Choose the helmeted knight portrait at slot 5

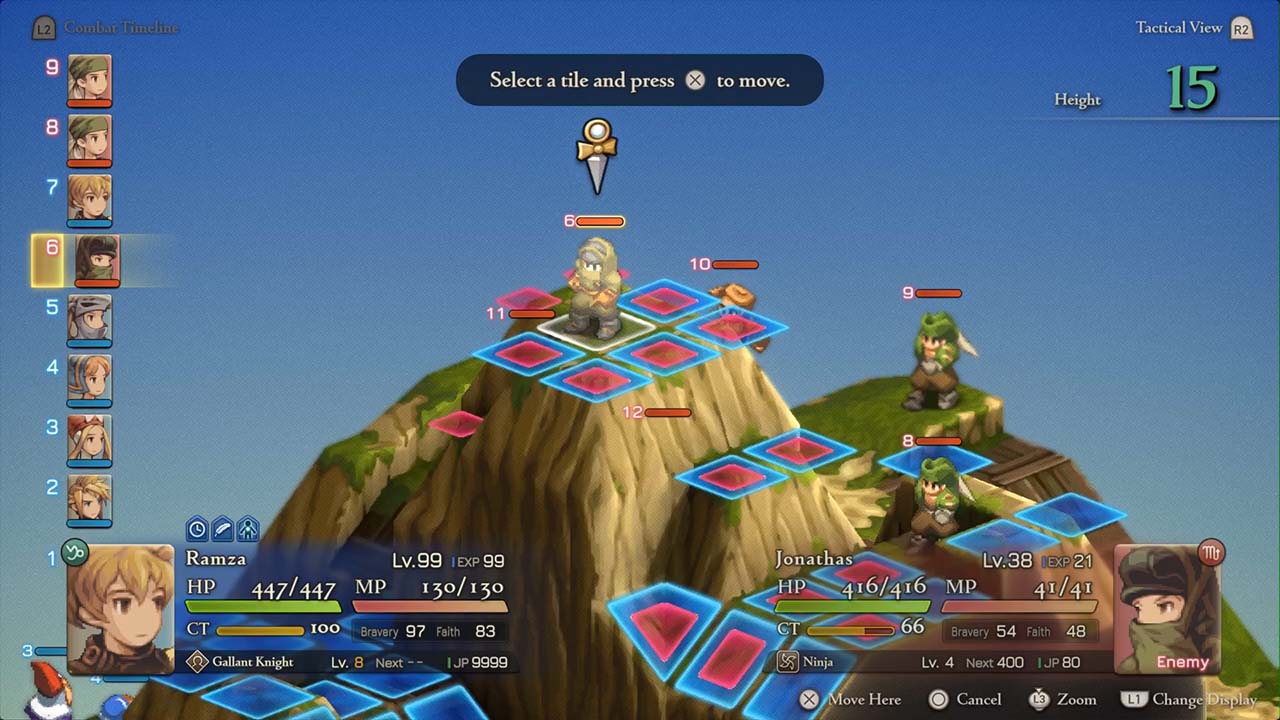click(90, 319)
